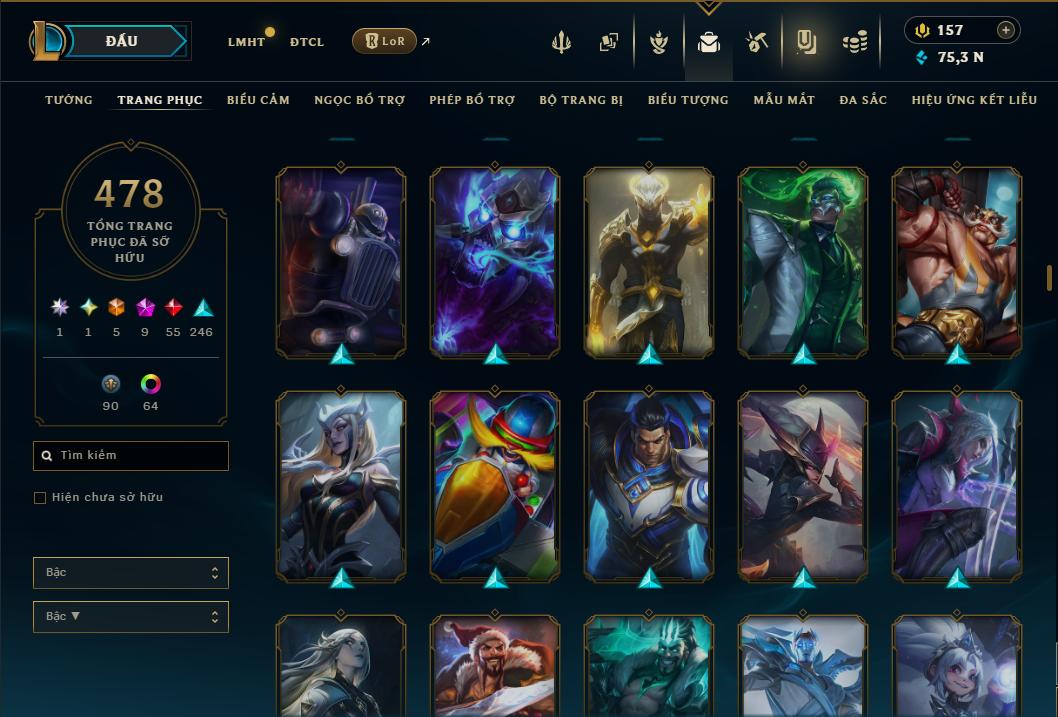
Task: Open the coin stack store icon
Action: click(854, 42)
